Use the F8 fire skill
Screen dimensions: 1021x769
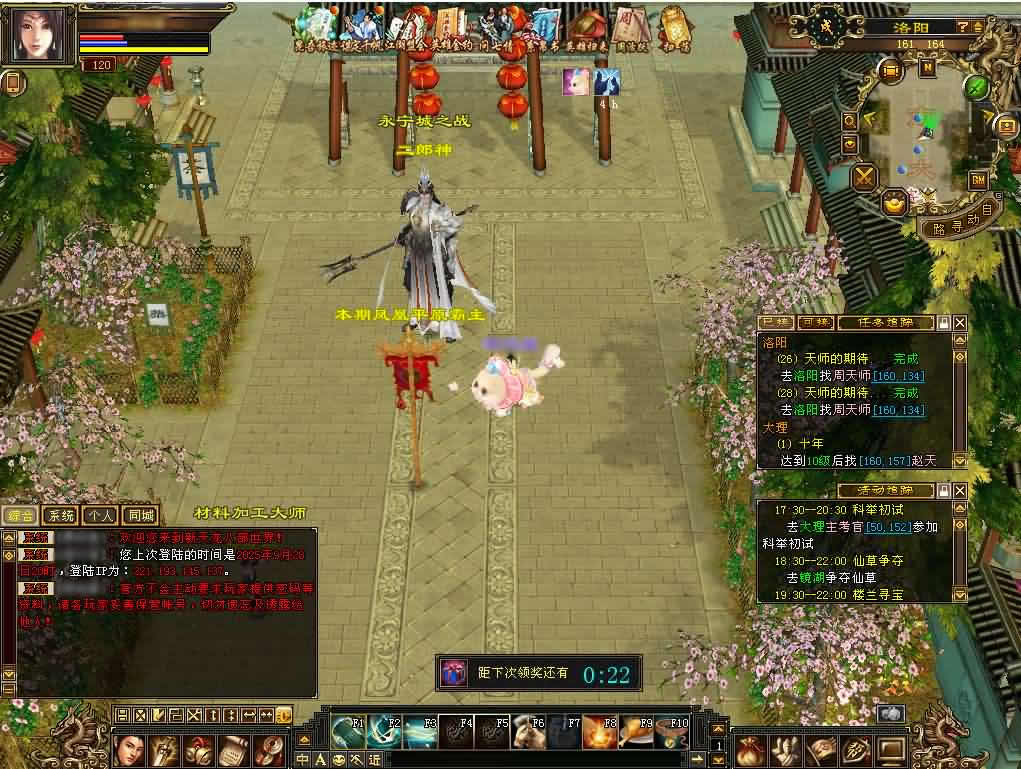click(599, 733)
